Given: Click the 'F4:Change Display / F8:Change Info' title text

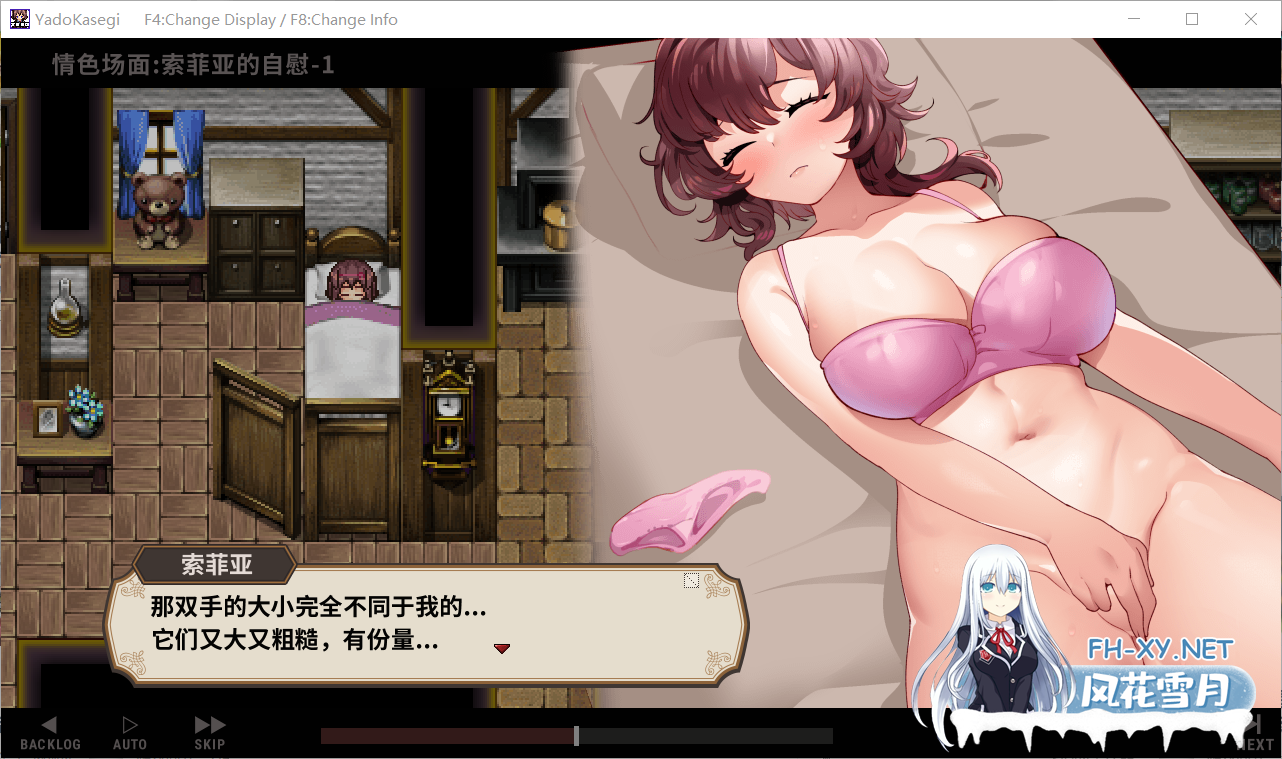Looking at the screenshot, I should 270,19.
